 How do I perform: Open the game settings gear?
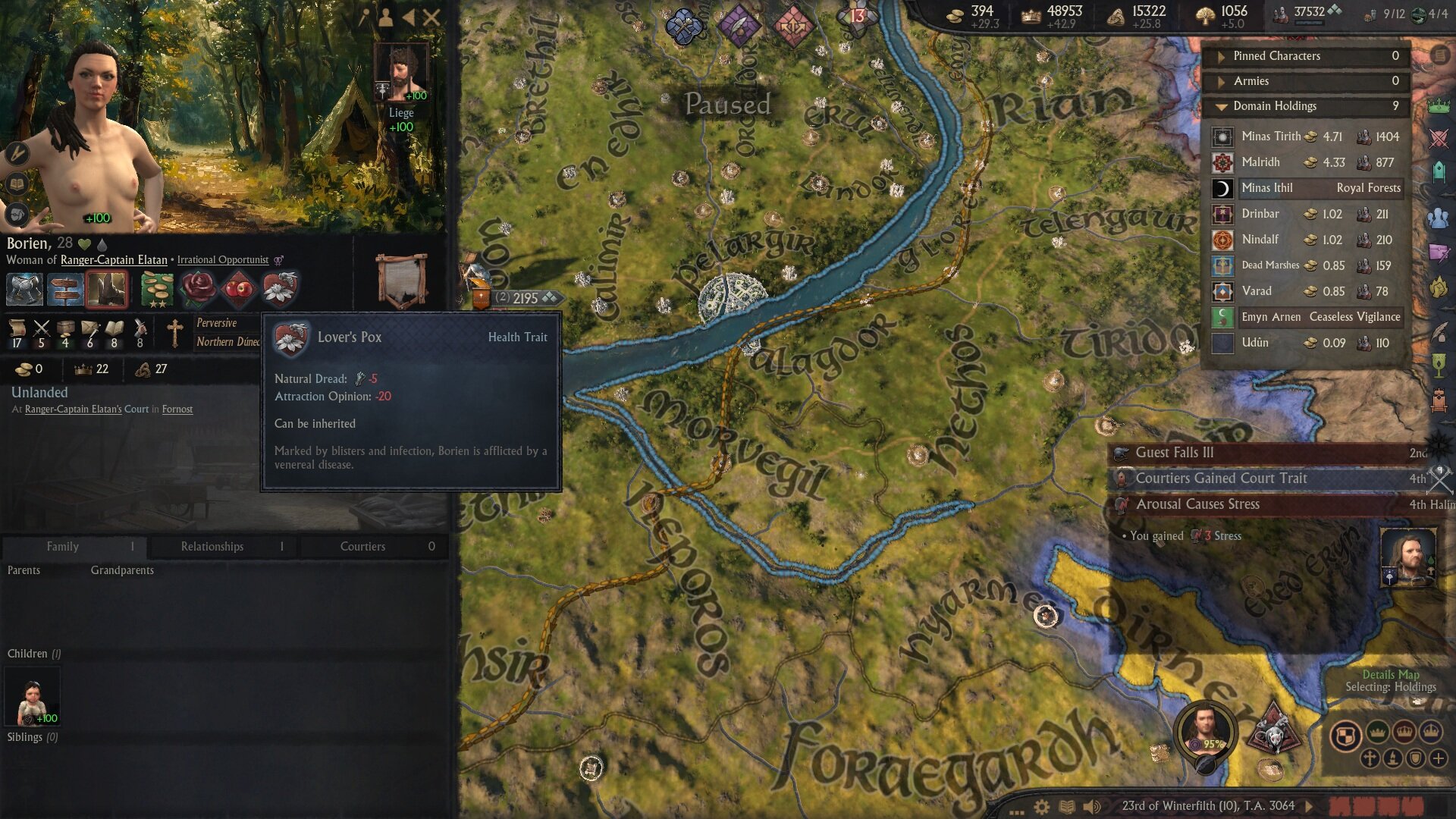point(1042,807)
